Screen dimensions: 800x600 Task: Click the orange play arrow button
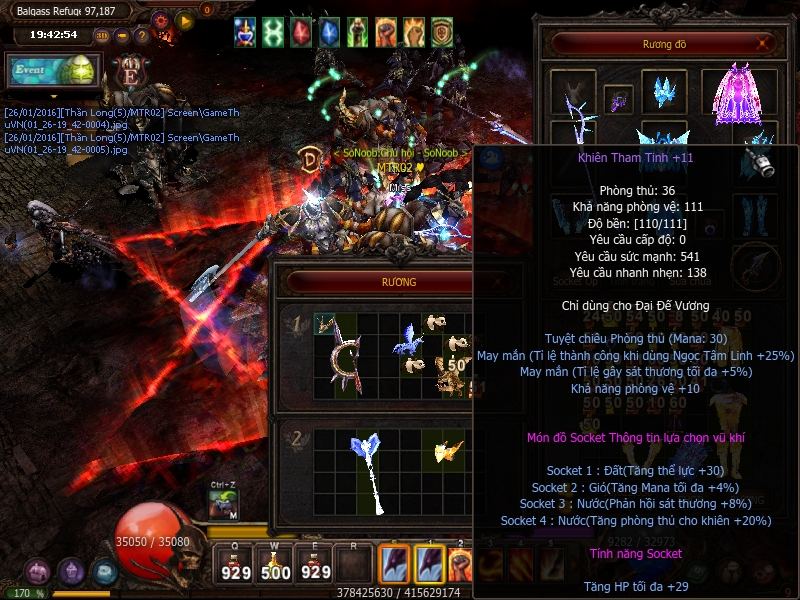click(184, 19)
